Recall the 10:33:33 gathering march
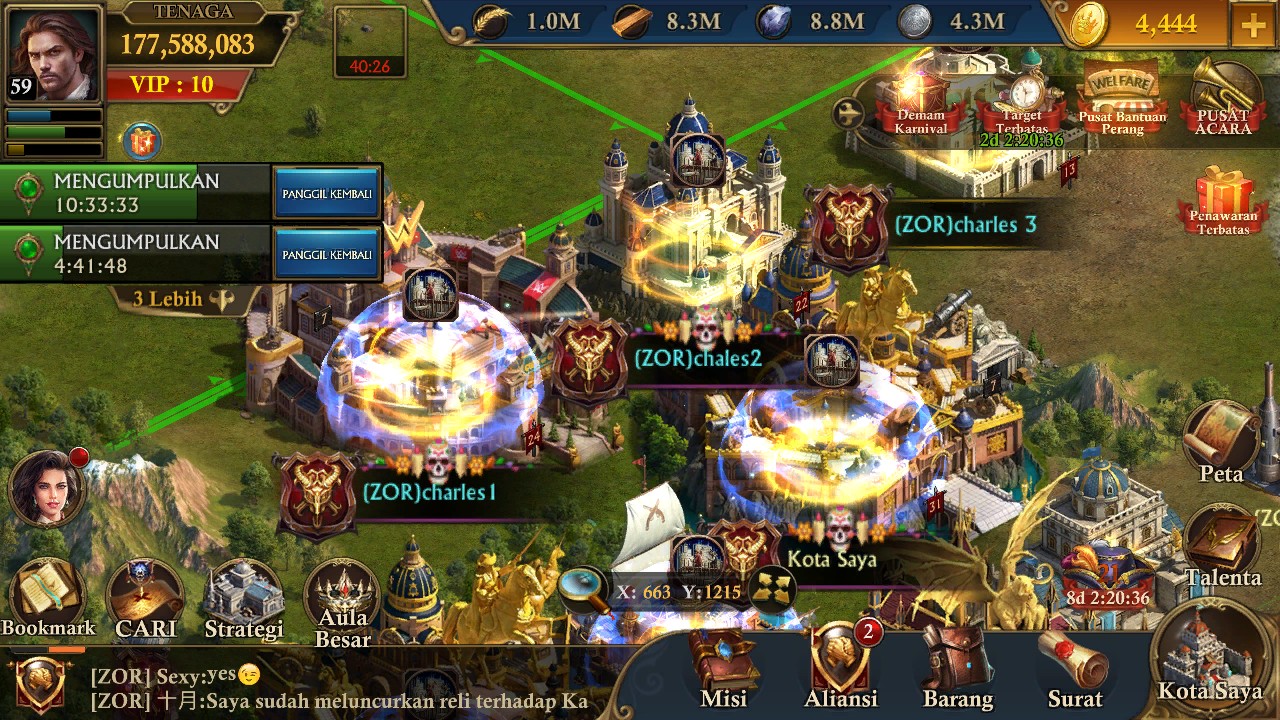The width and height of the screenshot is (1280, 720). pos(327,193)
